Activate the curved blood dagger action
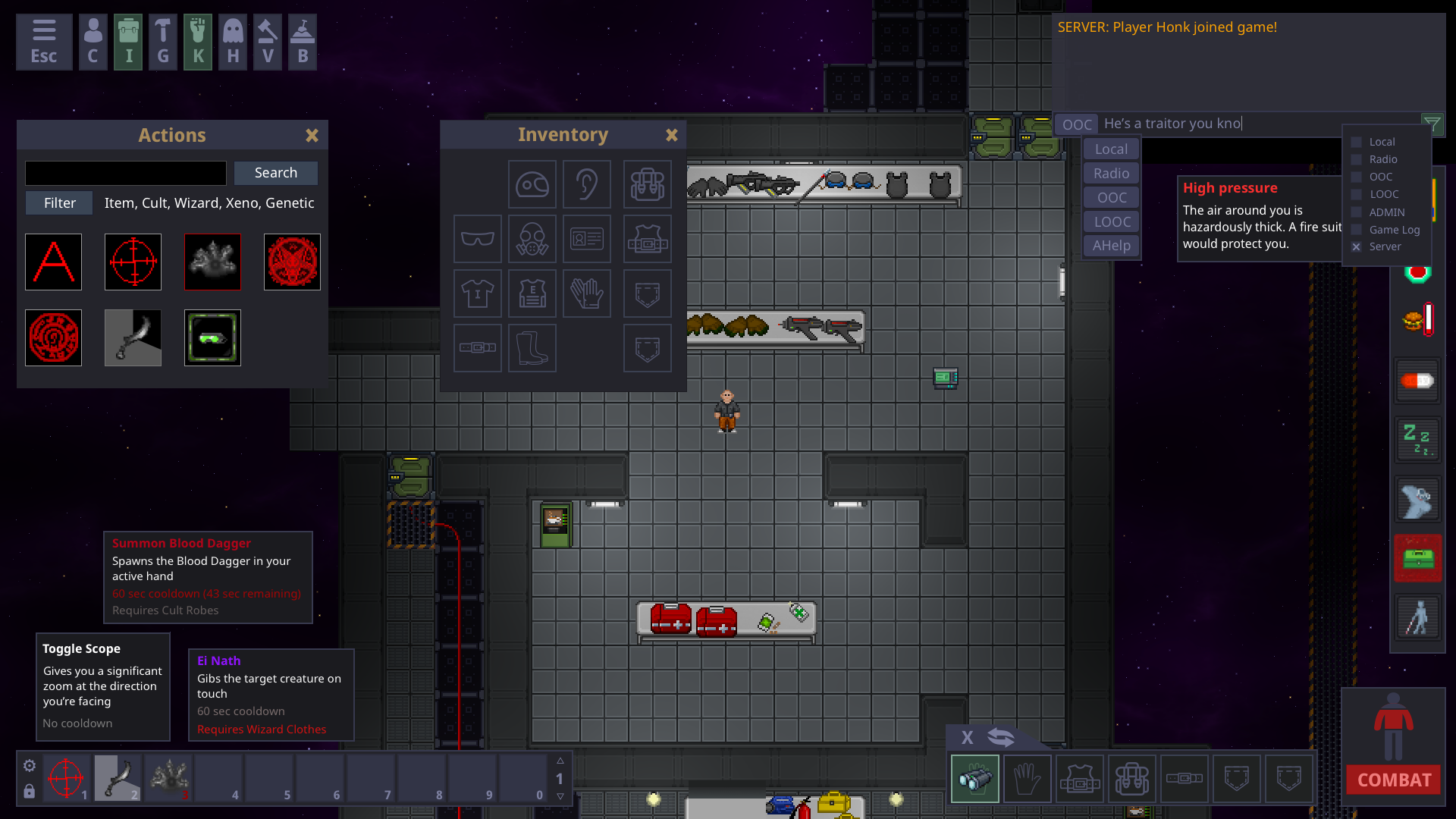Screen dimensions: 1456x819 click(133, 338)
